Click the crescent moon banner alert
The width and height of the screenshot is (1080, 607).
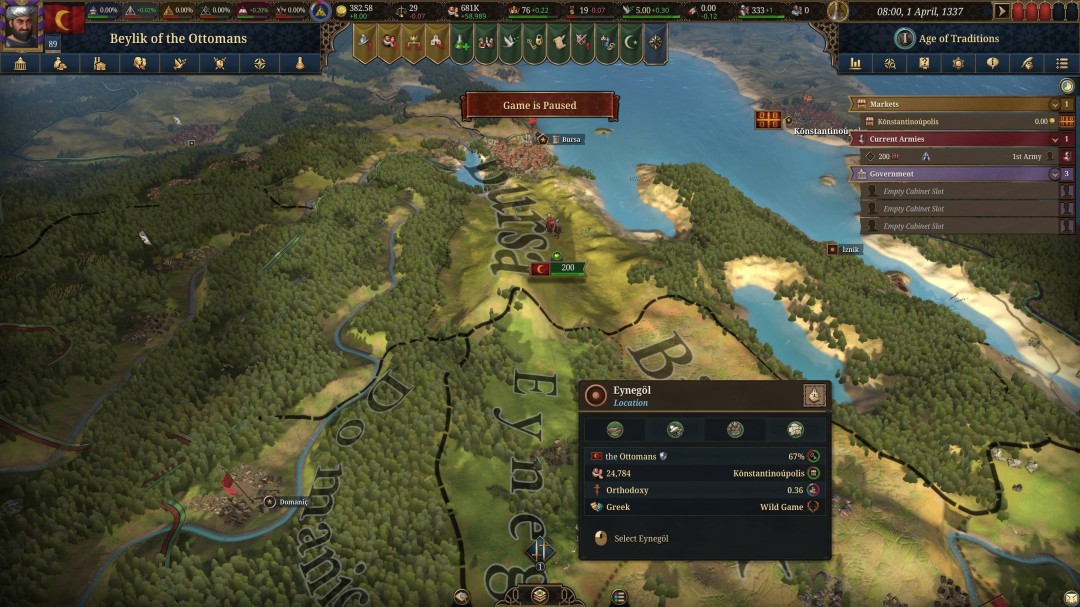coord(631,43)
